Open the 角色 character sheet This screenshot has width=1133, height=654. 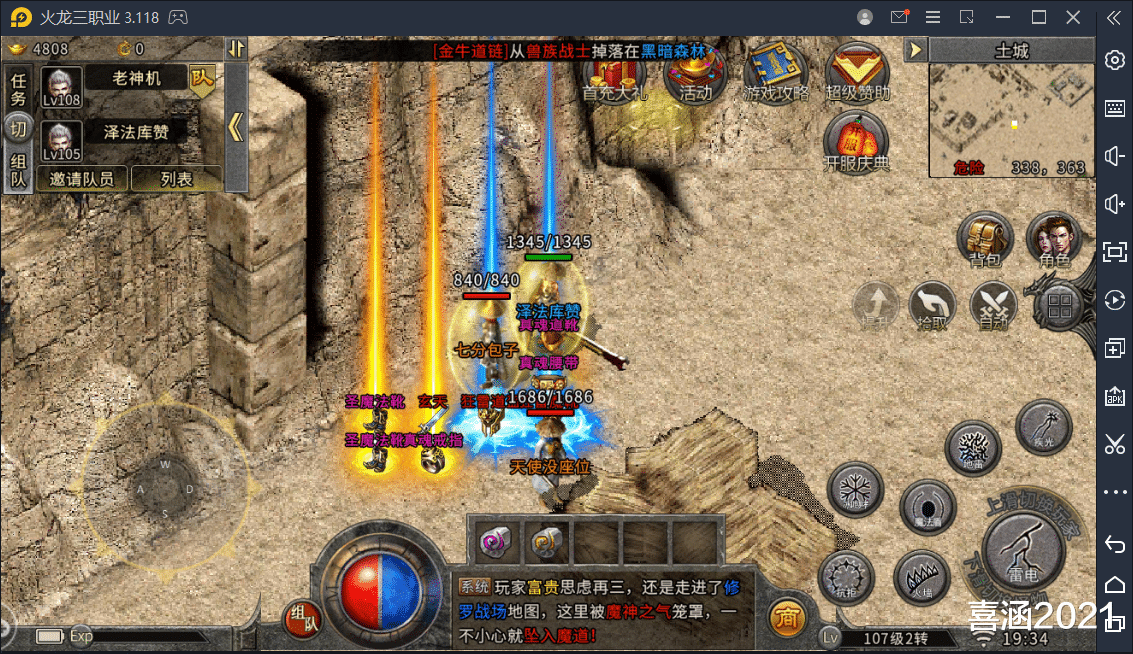(1054, 239)
